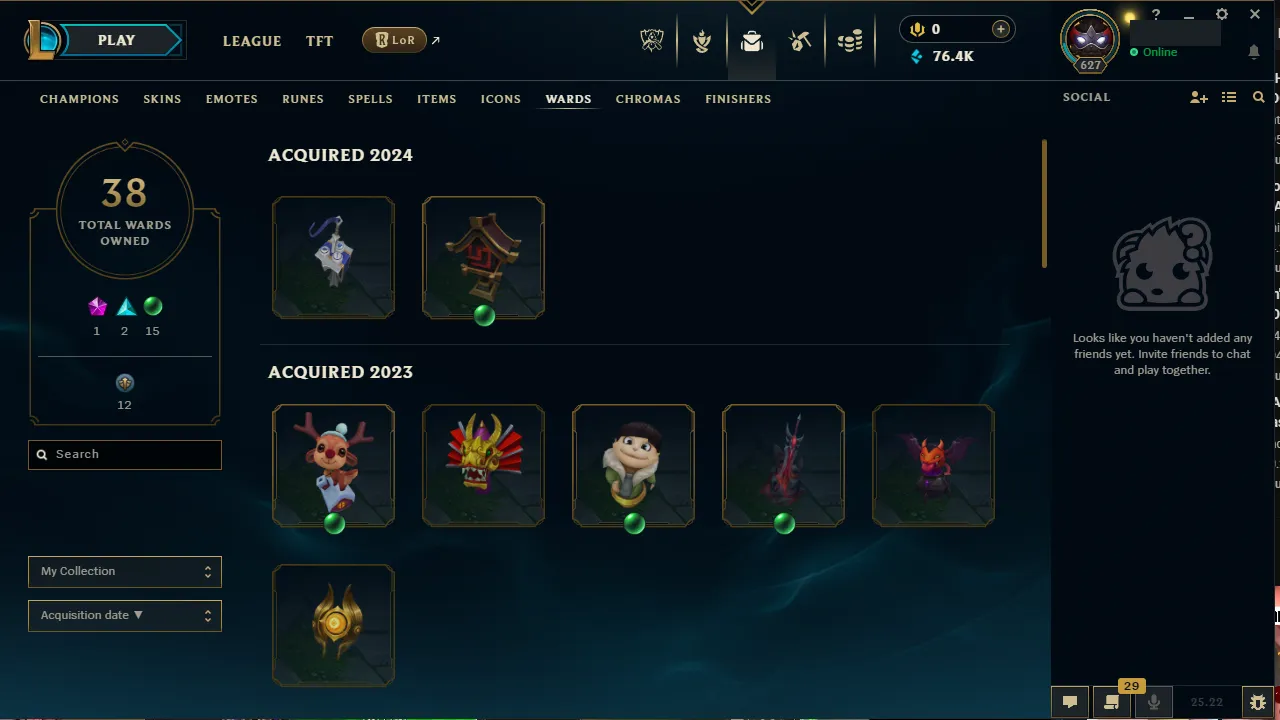Open the Loot bag icon
This screenshot has height=720, width=1280.
(x=751, y=41)
